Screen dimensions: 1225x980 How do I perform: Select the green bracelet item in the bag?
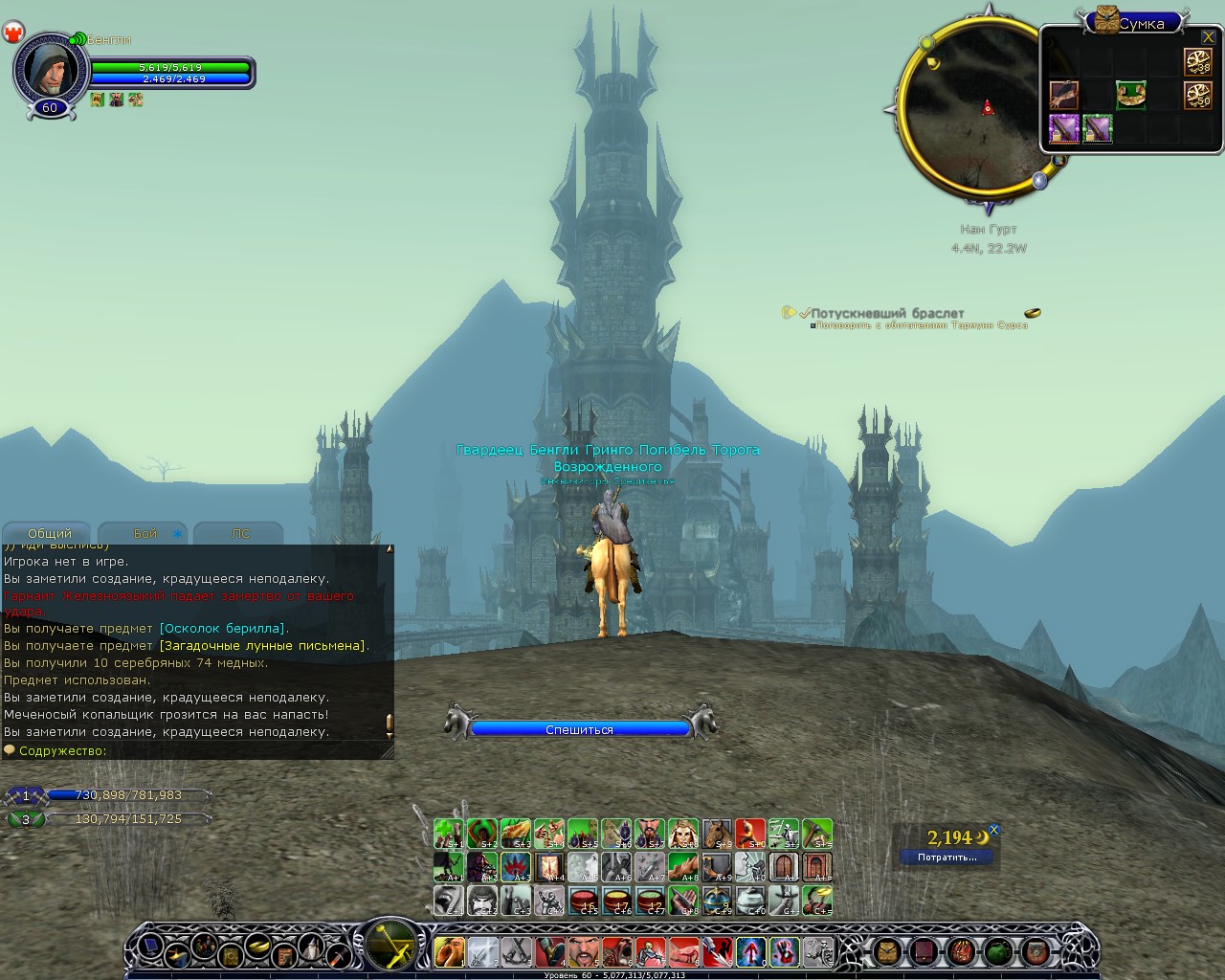pos(1130,95)
